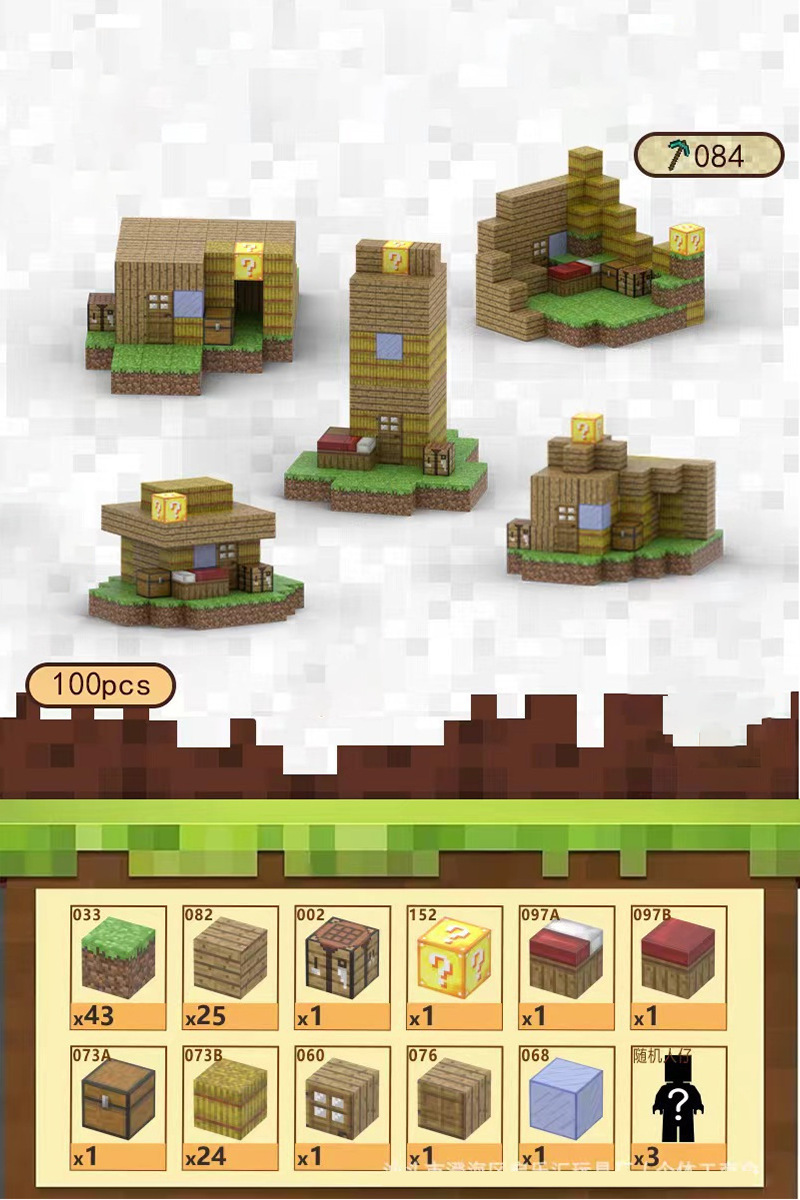Open the chest slot labeled 073A
Screen dimensions: 800x1200
coord(119,1106)
